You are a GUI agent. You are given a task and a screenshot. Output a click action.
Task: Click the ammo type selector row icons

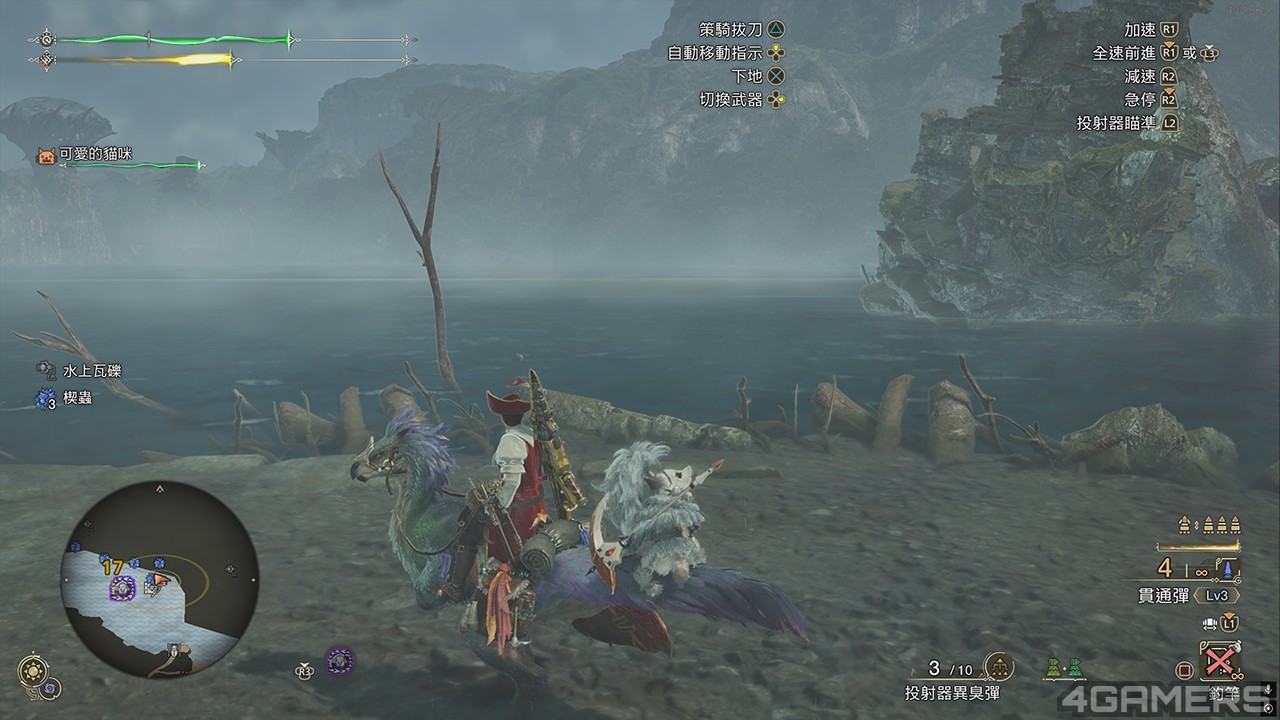(1210, 526)
